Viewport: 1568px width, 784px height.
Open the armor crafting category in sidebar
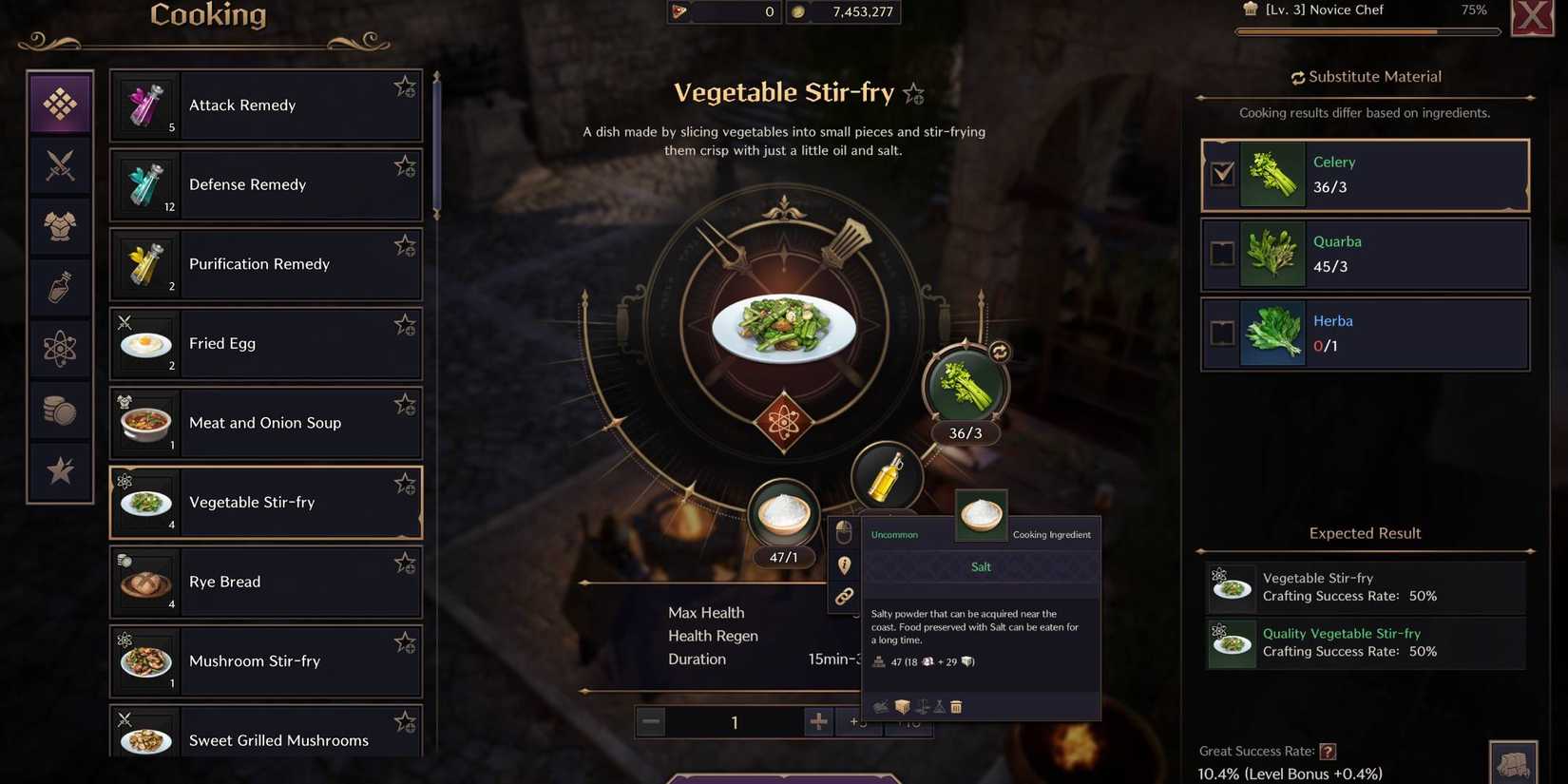pos(60,226)
